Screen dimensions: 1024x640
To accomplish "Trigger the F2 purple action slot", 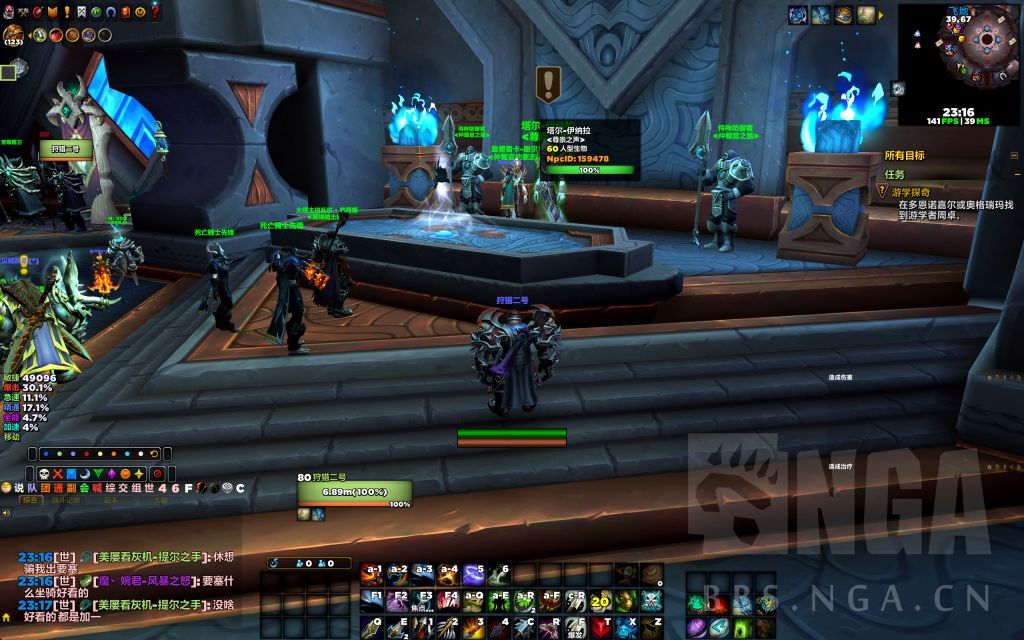I will click(x=399, y=601).
